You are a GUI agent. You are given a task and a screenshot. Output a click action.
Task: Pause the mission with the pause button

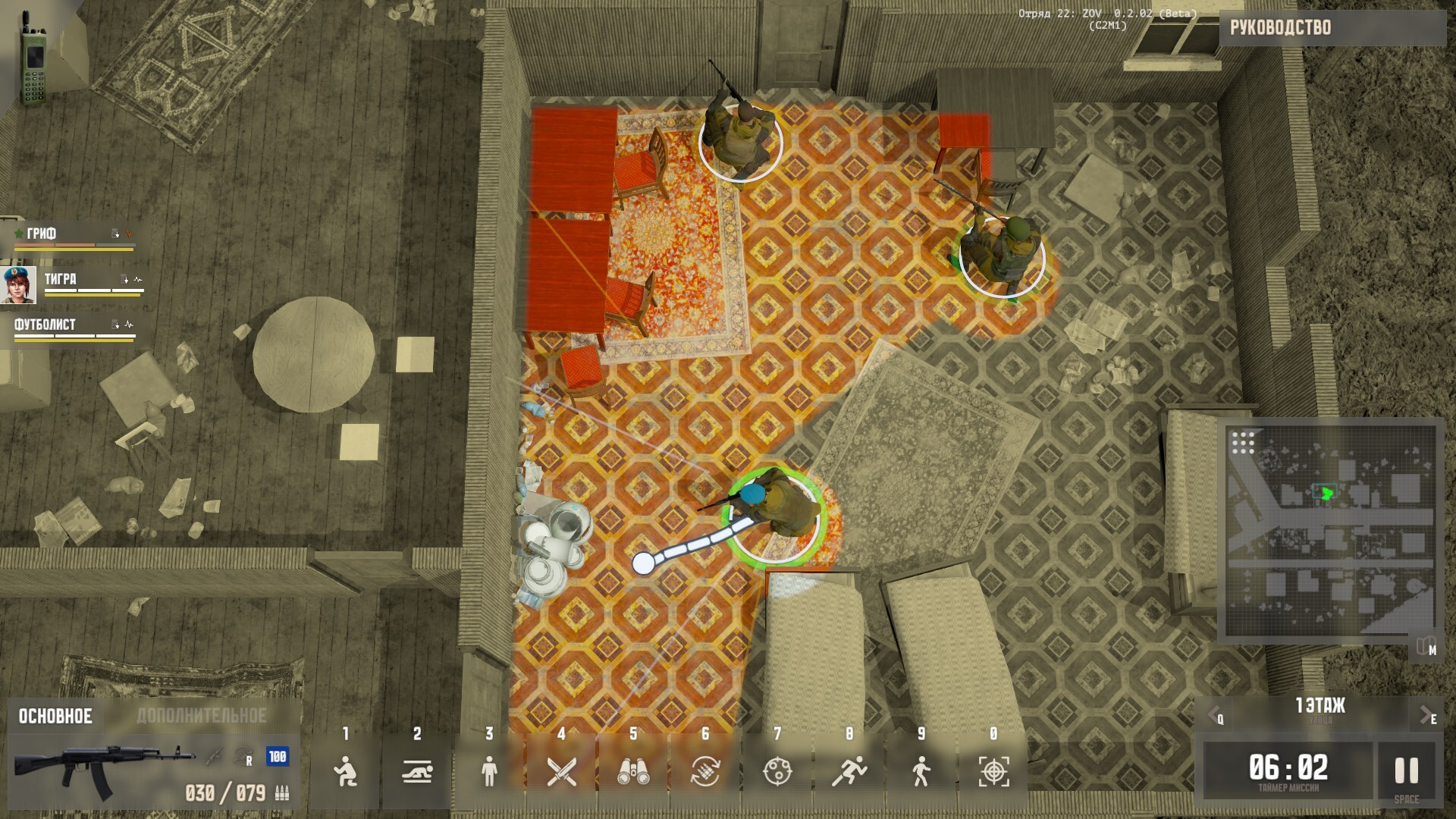pyautogui.click(x=1407, y=771)
